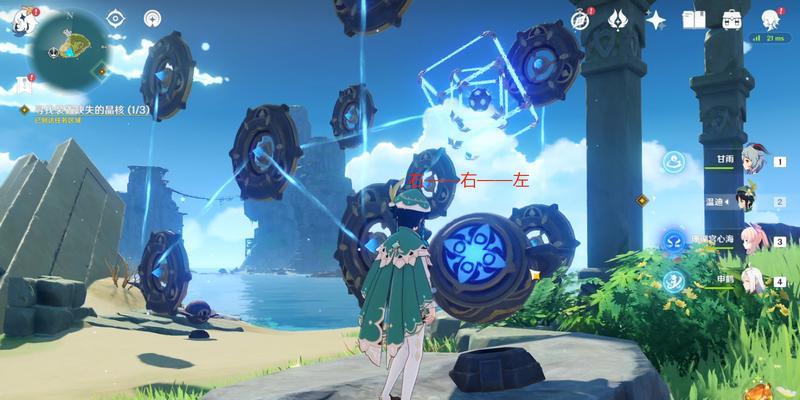Open the backpack inventory

point(732,19)
